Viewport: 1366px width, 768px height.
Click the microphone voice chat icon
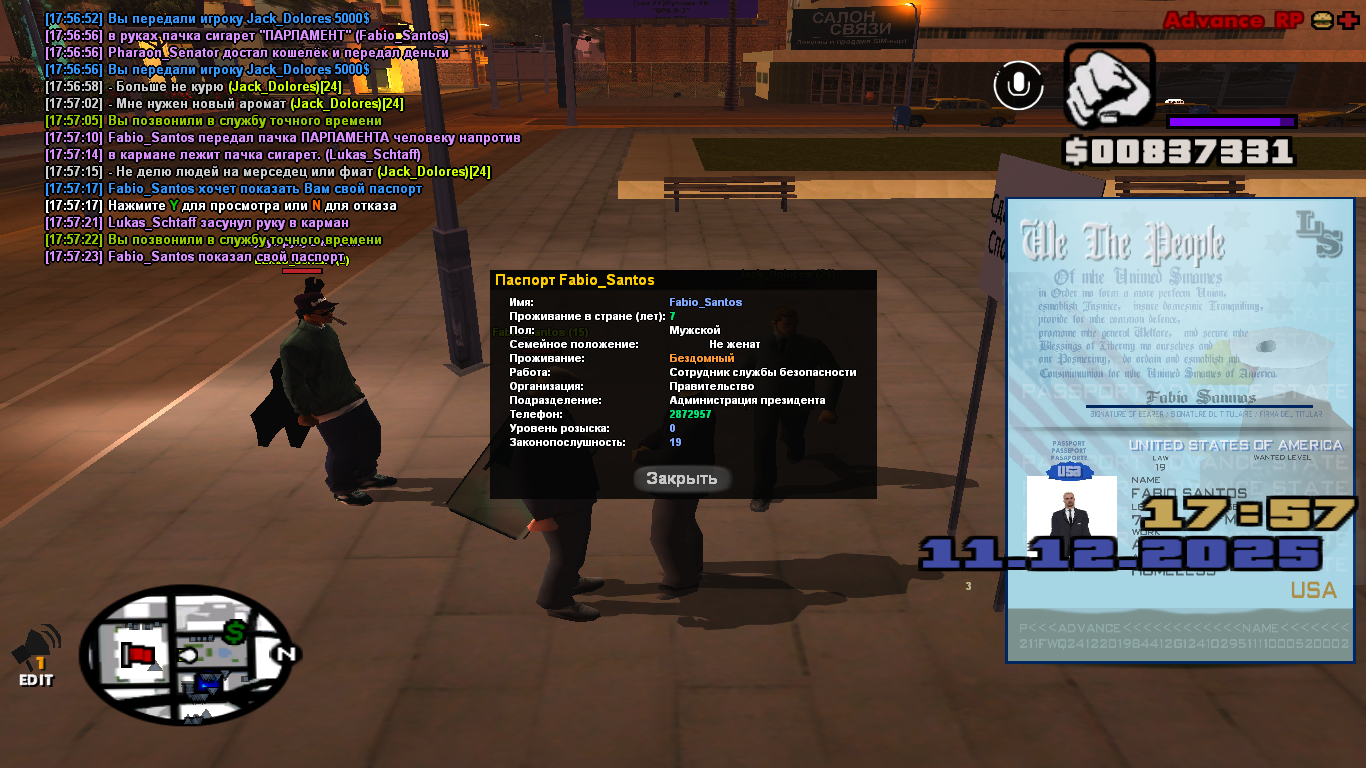tap(1018, 85)
